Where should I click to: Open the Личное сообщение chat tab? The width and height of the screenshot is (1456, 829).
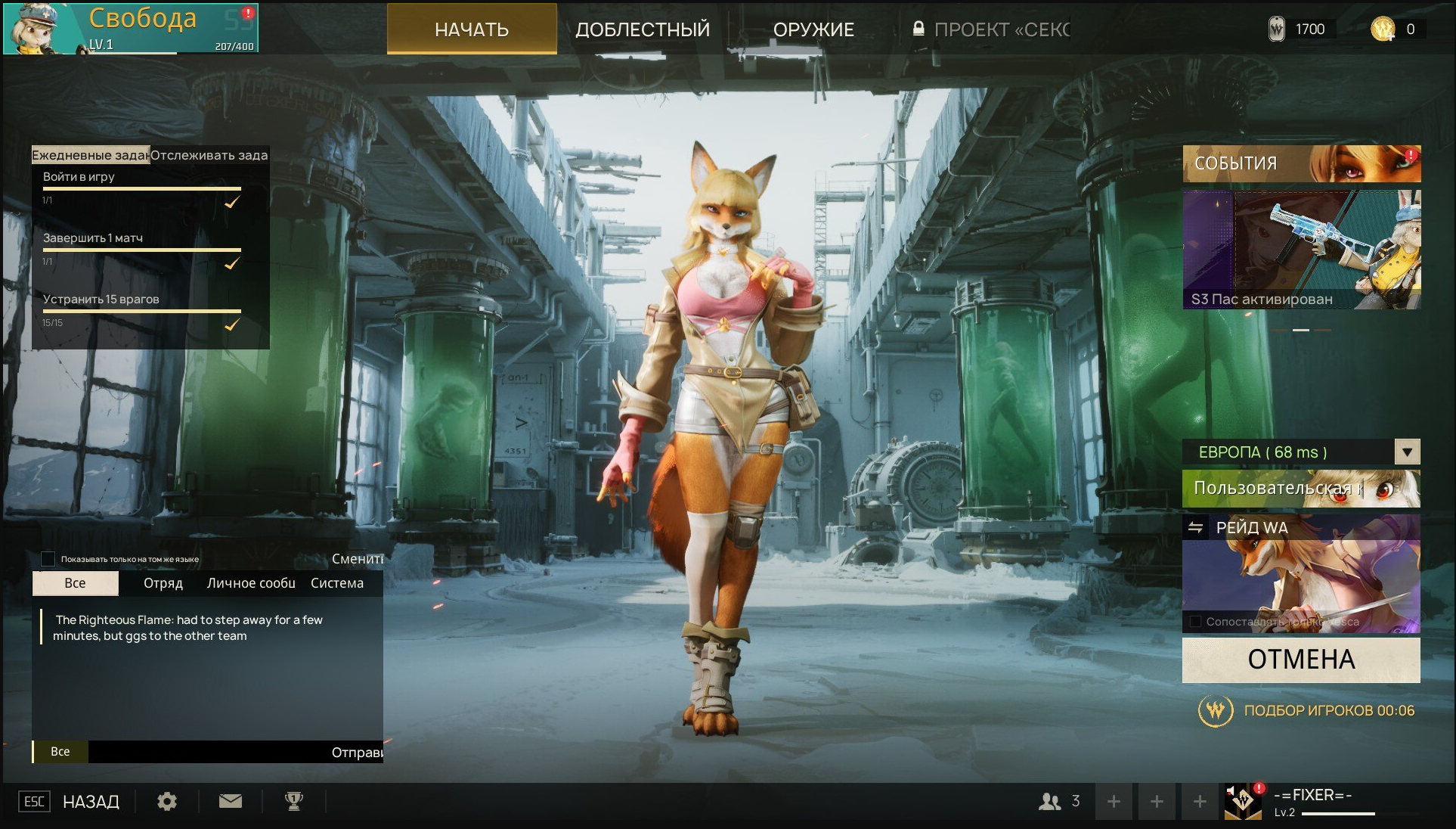pyautogui.click(x=251, y=583)
